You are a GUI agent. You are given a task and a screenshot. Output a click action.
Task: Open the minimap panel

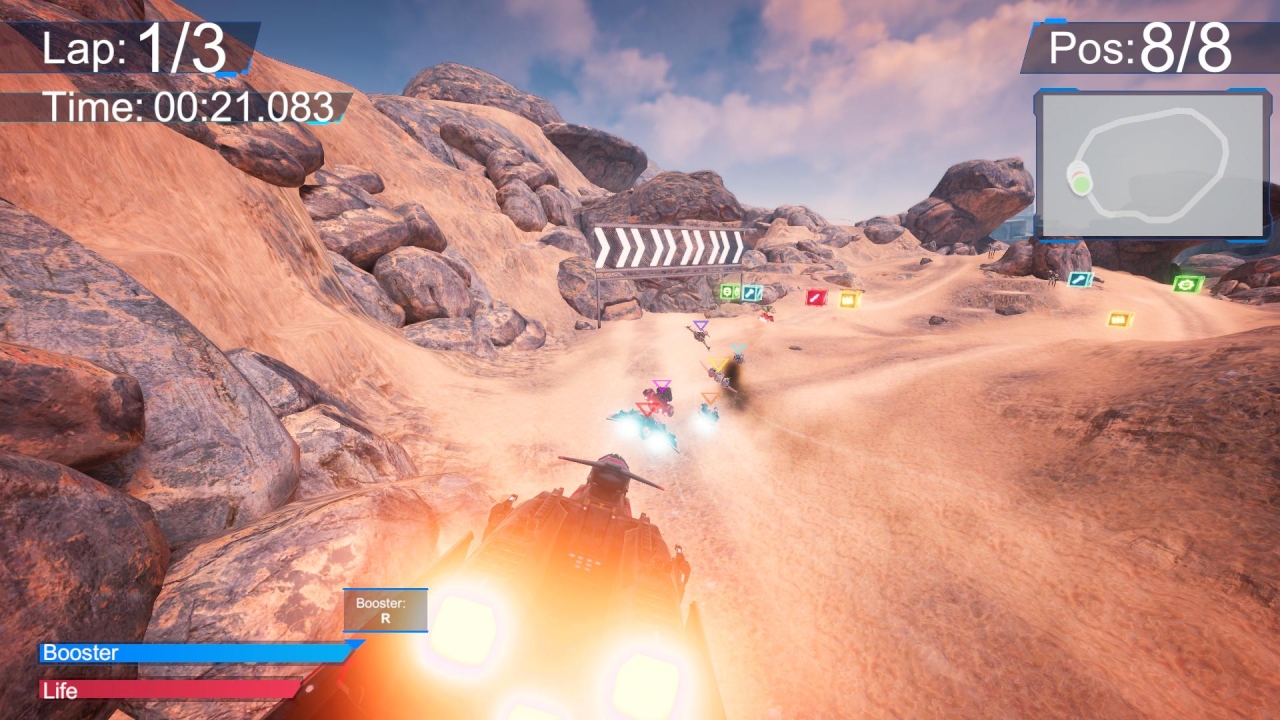pyautogui.click(x=1152, y=162)
